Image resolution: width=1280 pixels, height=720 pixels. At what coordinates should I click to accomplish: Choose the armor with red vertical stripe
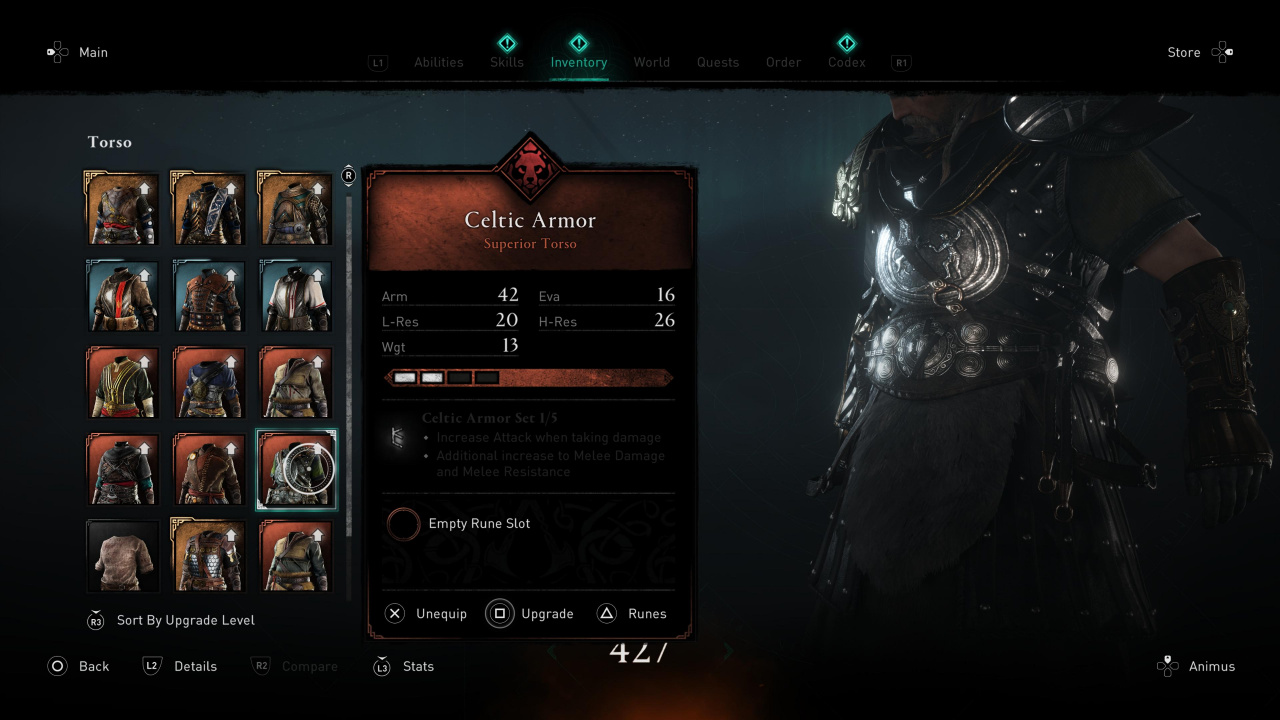point(122,295)
